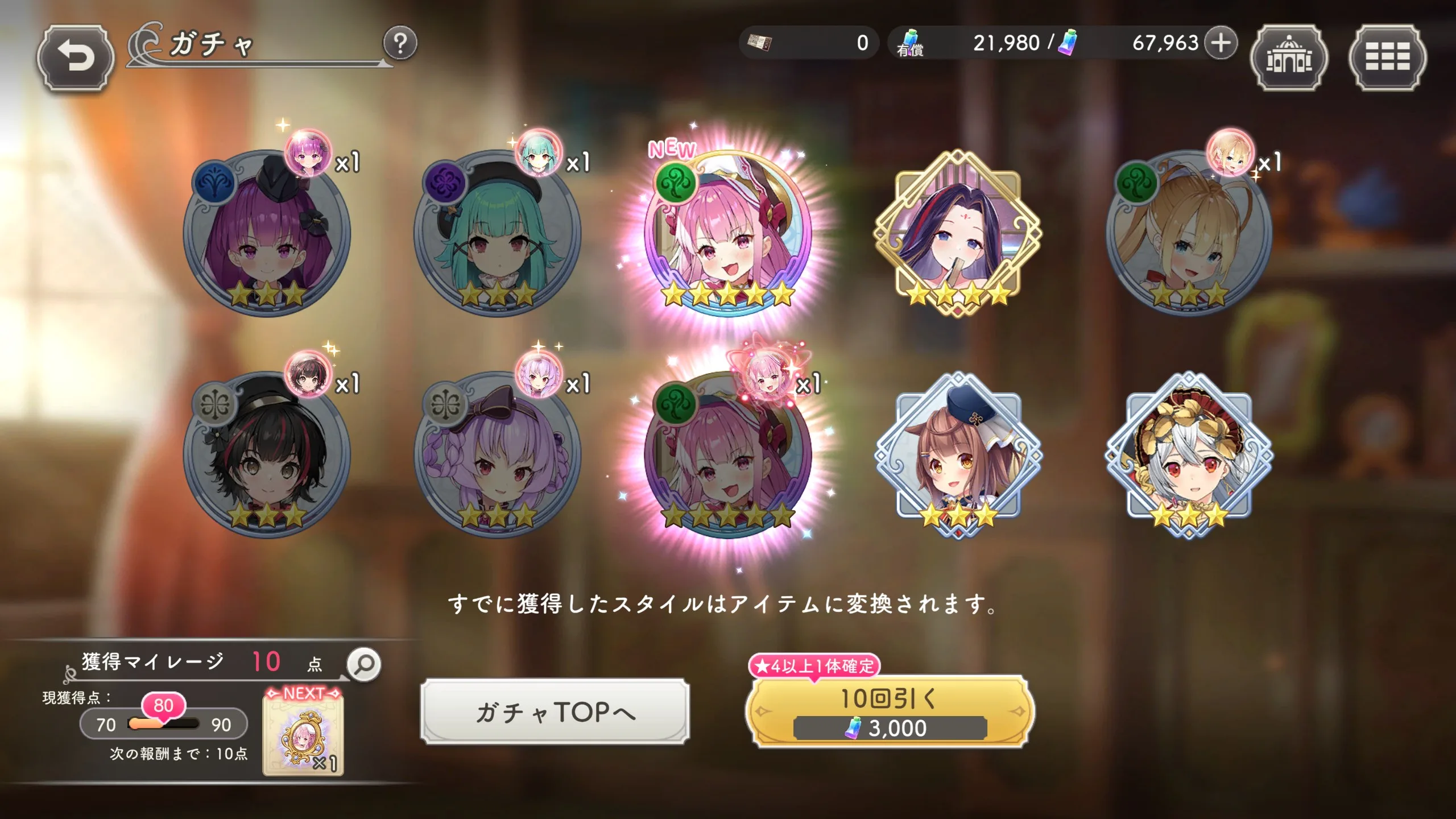
Task: Select the gold-framed four-star dark-haired result
Action: (x=958, y=233)
